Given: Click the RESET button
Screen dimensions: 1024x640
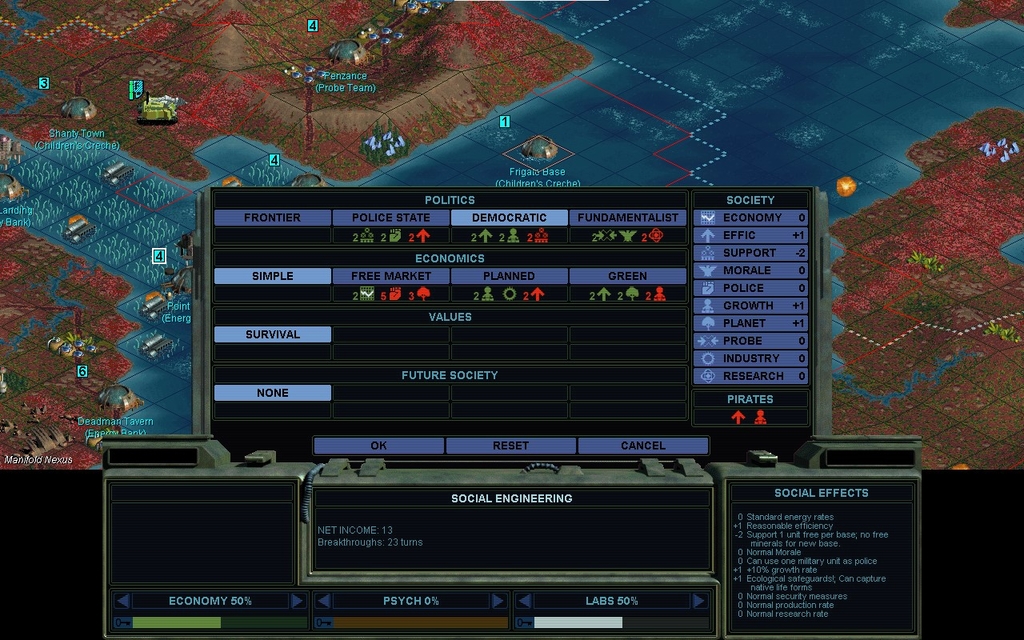Looking at the screenshot, I should (x=511, y=446).
